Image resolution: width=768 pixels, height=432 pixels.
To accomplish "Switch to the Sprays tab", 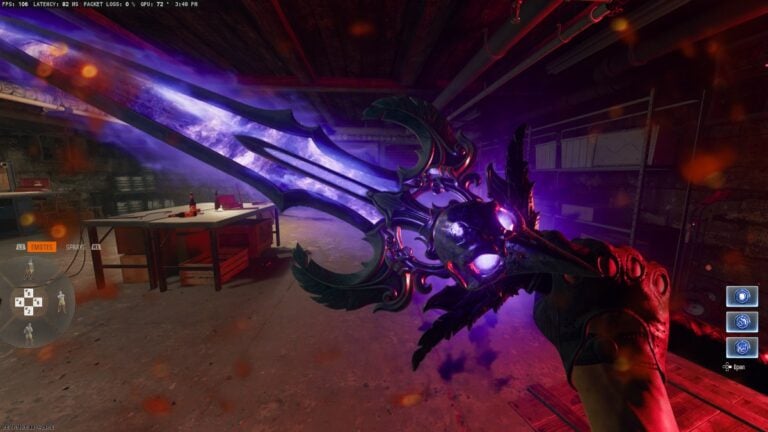I will pyautogui.click(x=75, y=245).
